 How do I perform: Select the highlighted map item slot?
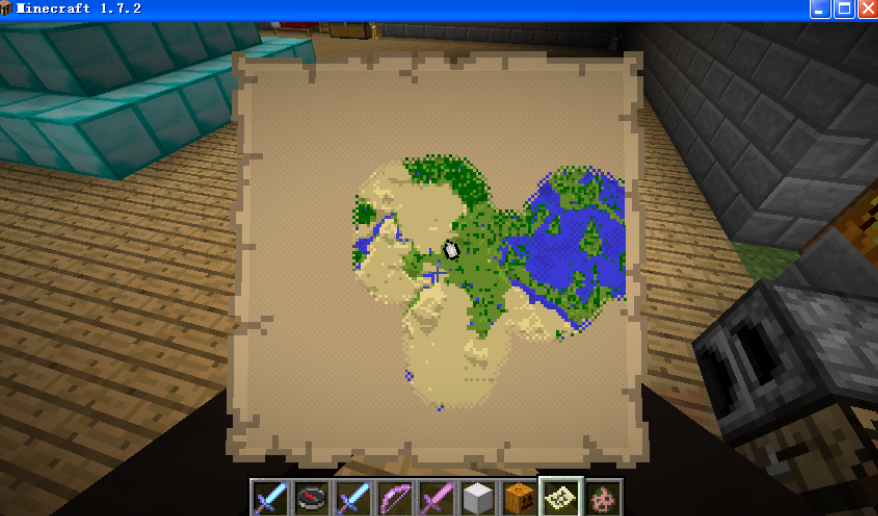click(561, 496)
